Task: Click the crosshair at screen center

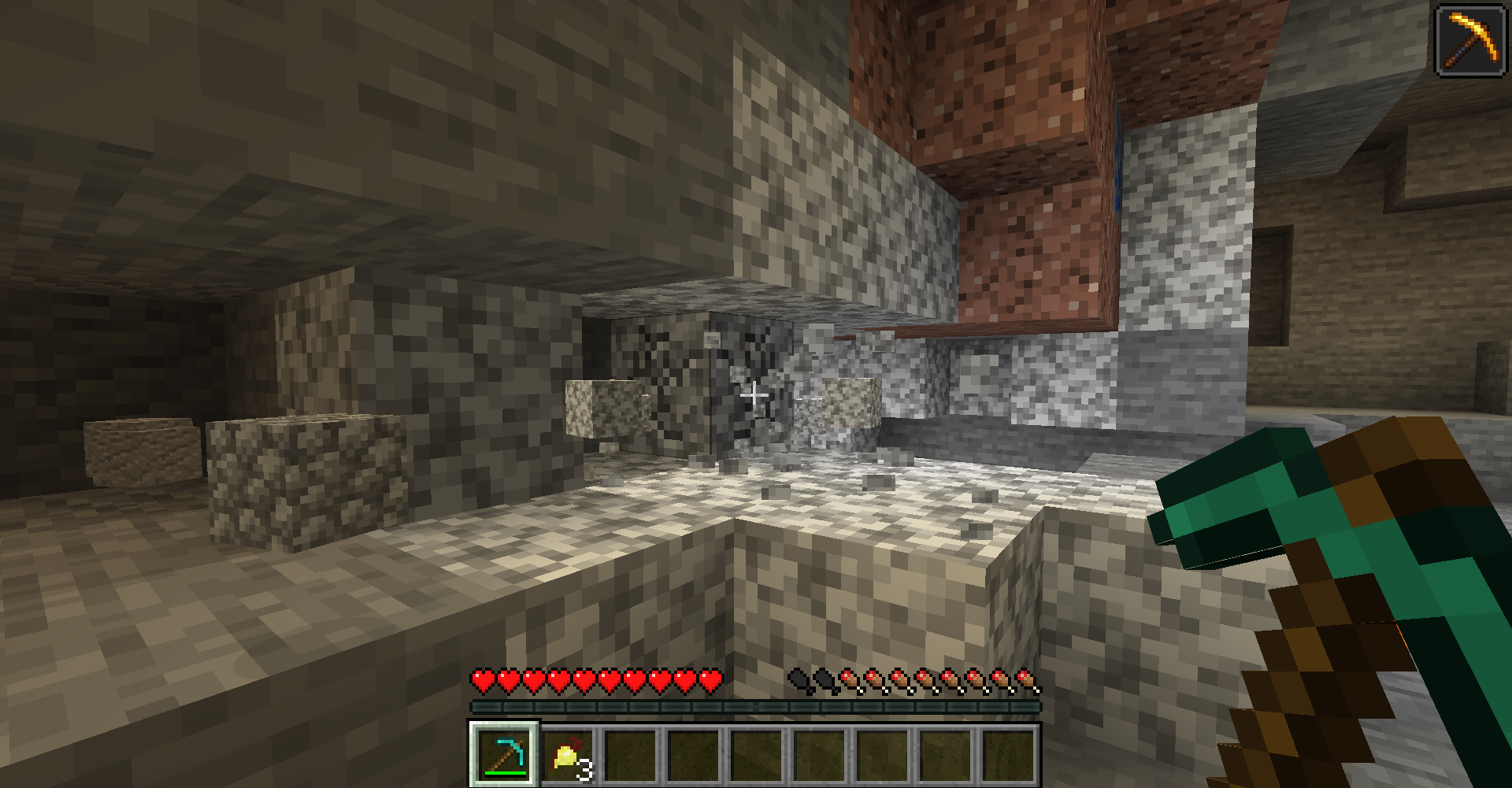Action: point(754,394)
